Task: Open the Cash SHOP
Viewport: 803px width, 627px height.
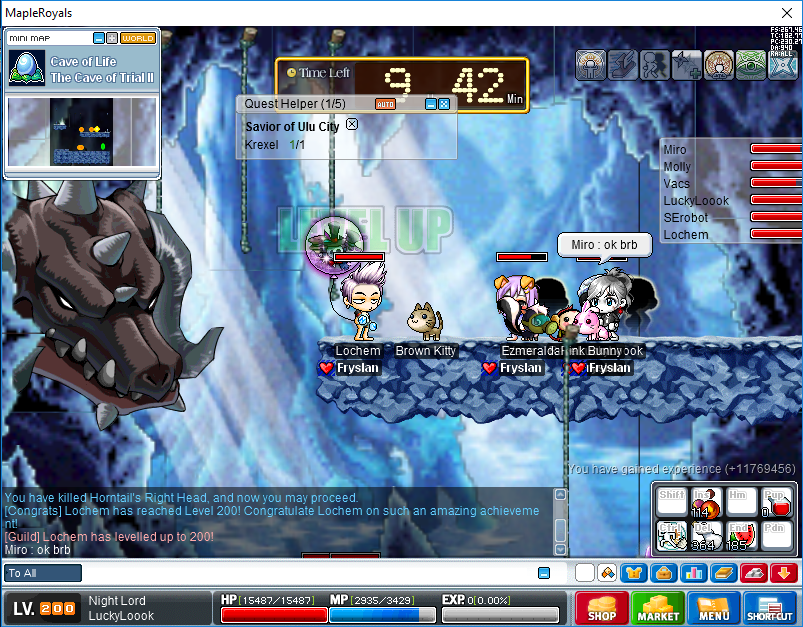Action: (601, 608)
